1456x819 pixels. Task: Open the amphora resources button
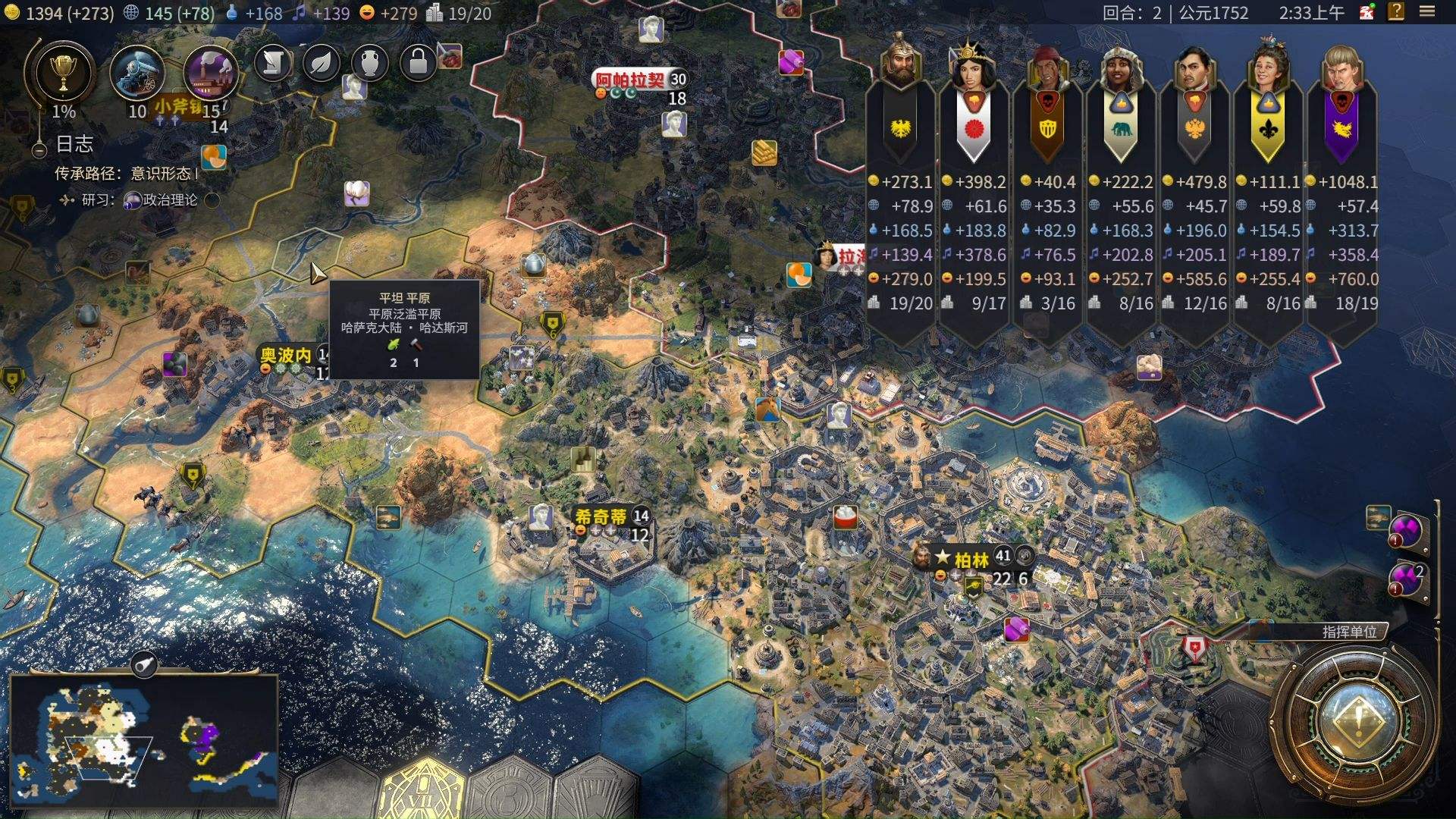[369, 63]
